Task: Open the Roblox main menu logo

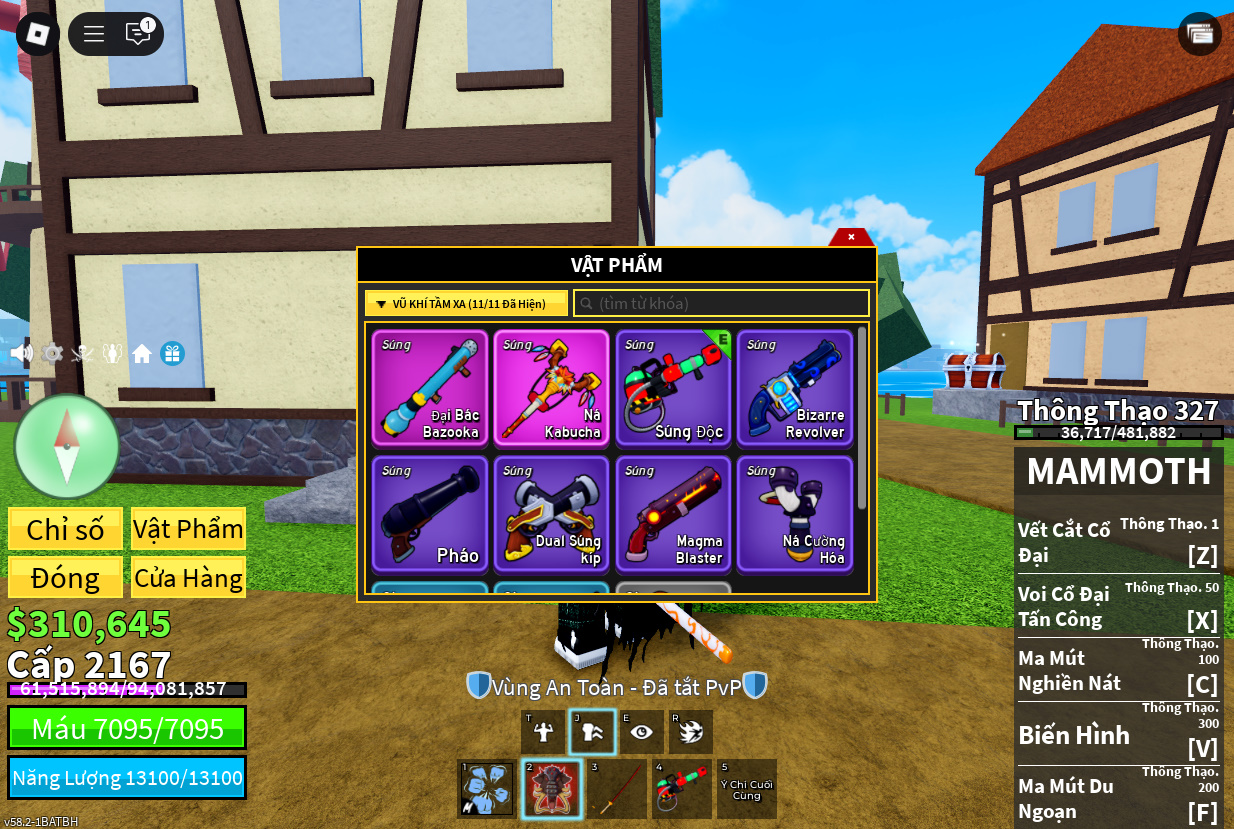Action: [38, 34]
